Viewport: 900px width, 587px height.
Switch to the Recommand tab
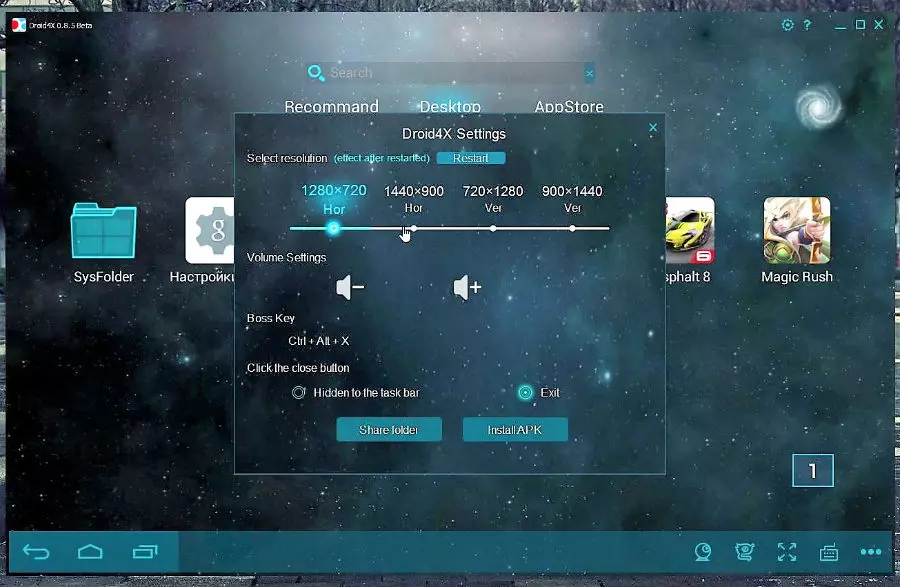tap(331, 107)
